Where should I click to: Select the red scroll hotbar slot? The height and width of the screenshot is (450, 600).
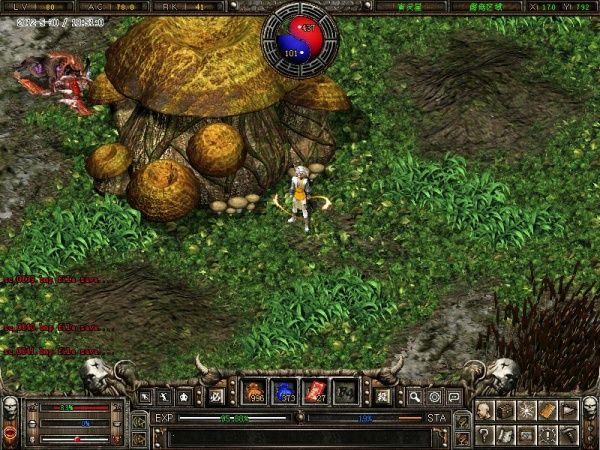pos(315,391)
